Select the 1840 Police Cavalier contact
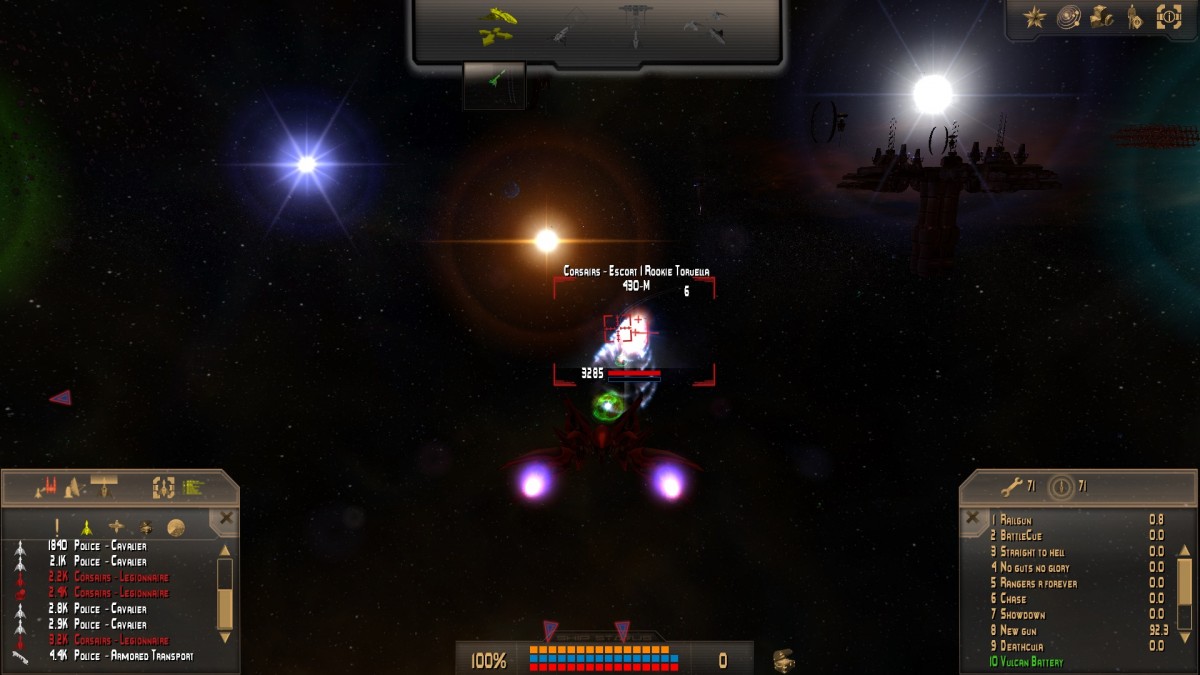Image resolution: width=1200 pixels, height=675 pixels. 110,546
